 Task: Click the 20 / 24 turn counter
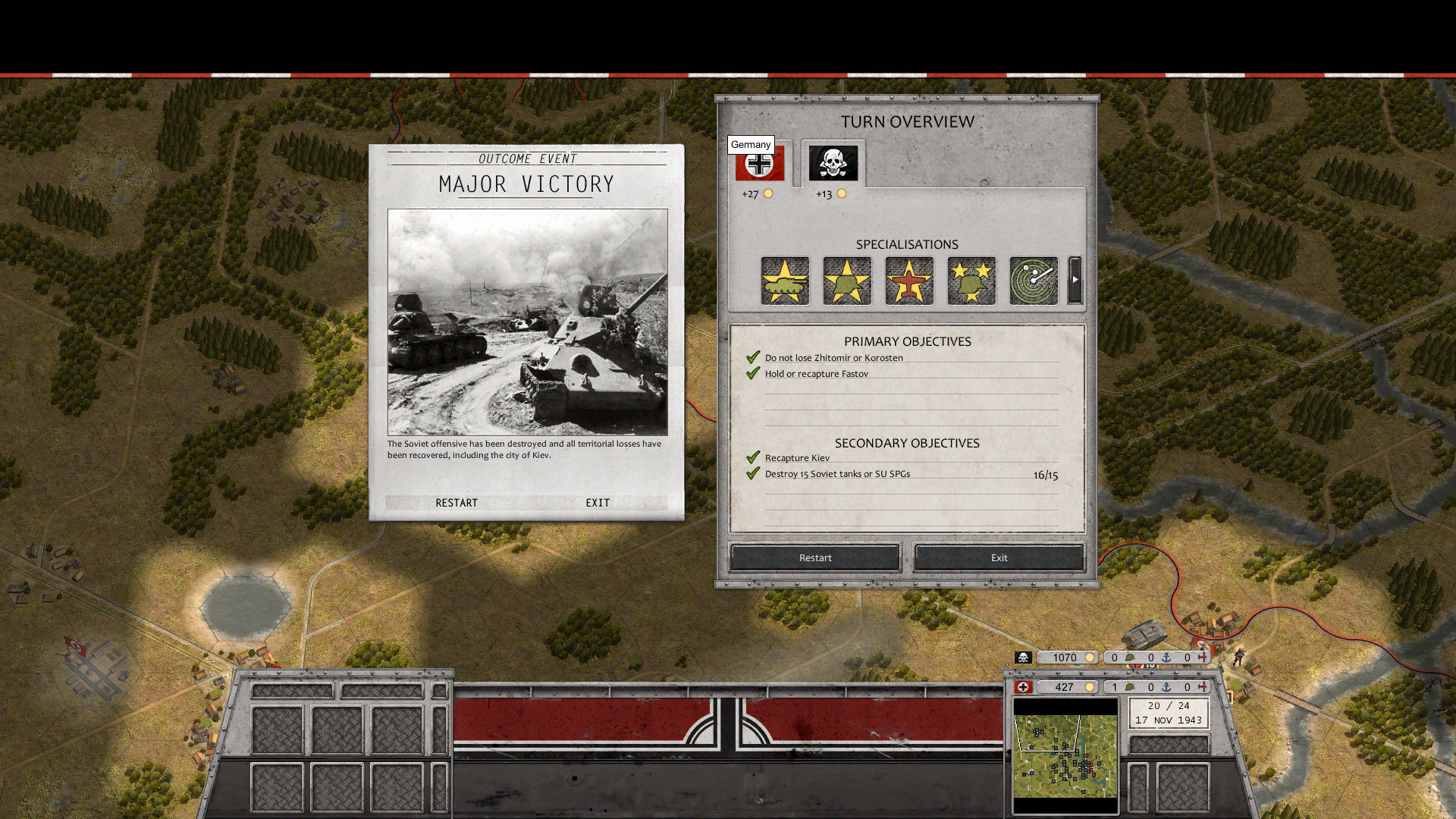pos(1168,706)
